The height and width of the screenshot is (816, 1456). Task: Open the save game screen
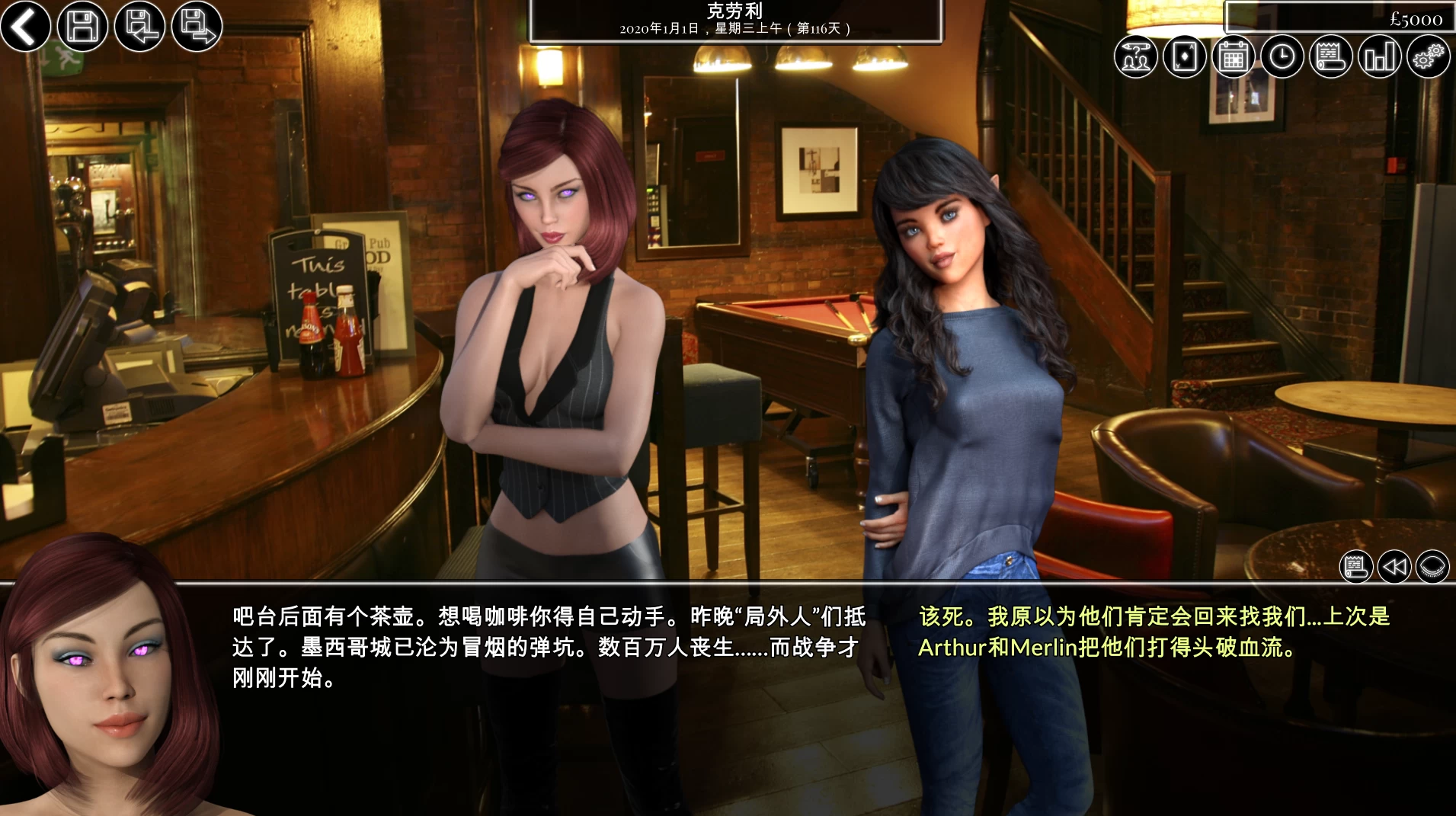[82, 27]
